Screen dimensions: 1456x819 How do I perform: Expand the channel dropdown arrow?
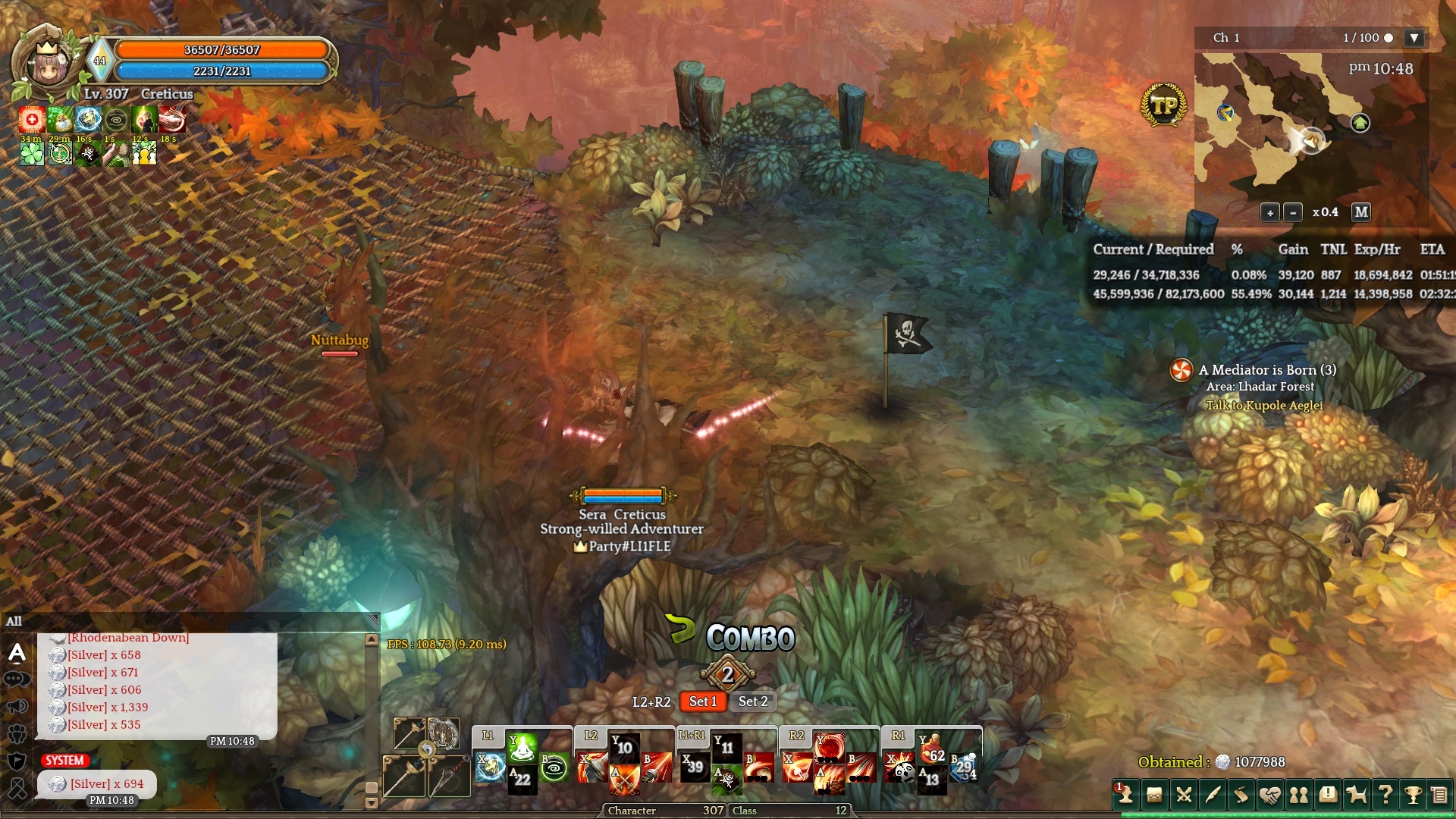1414,38
